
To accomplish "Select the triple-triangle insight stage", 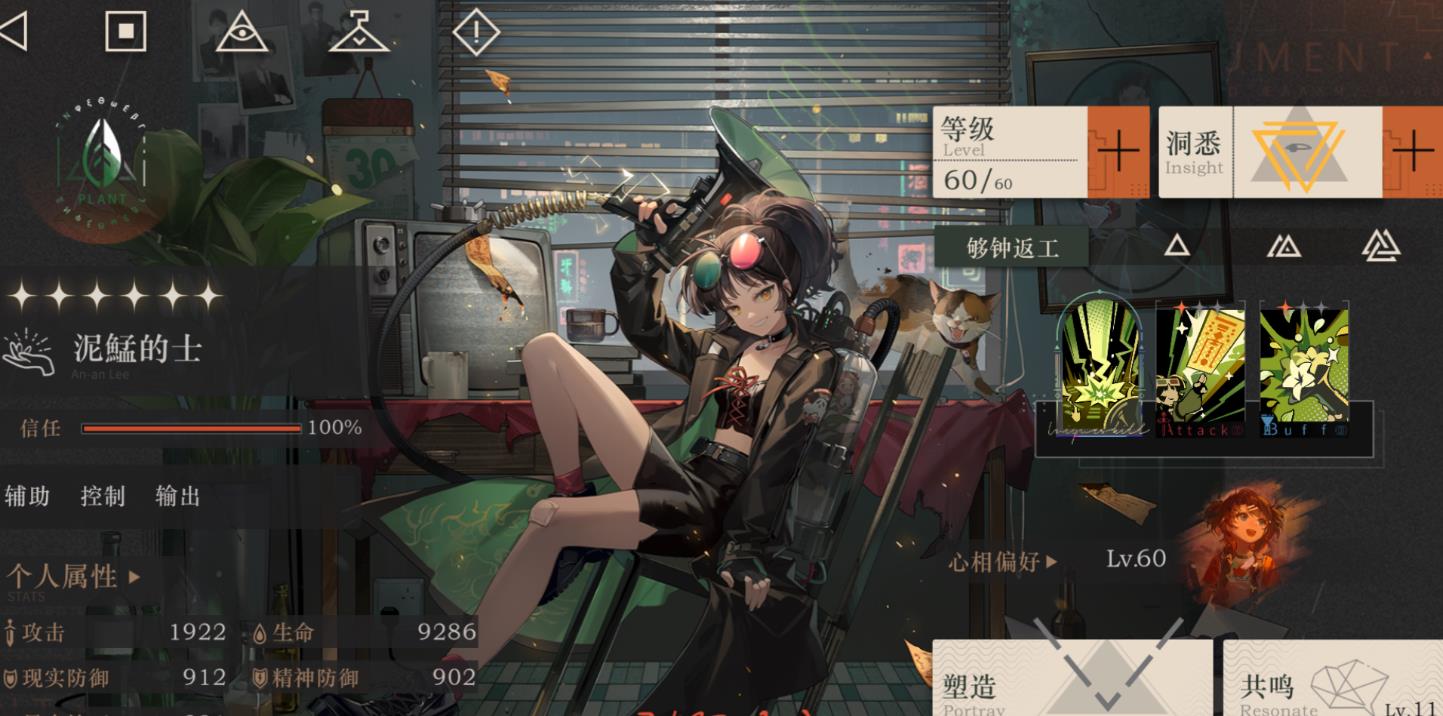I will coord(1380,245).
